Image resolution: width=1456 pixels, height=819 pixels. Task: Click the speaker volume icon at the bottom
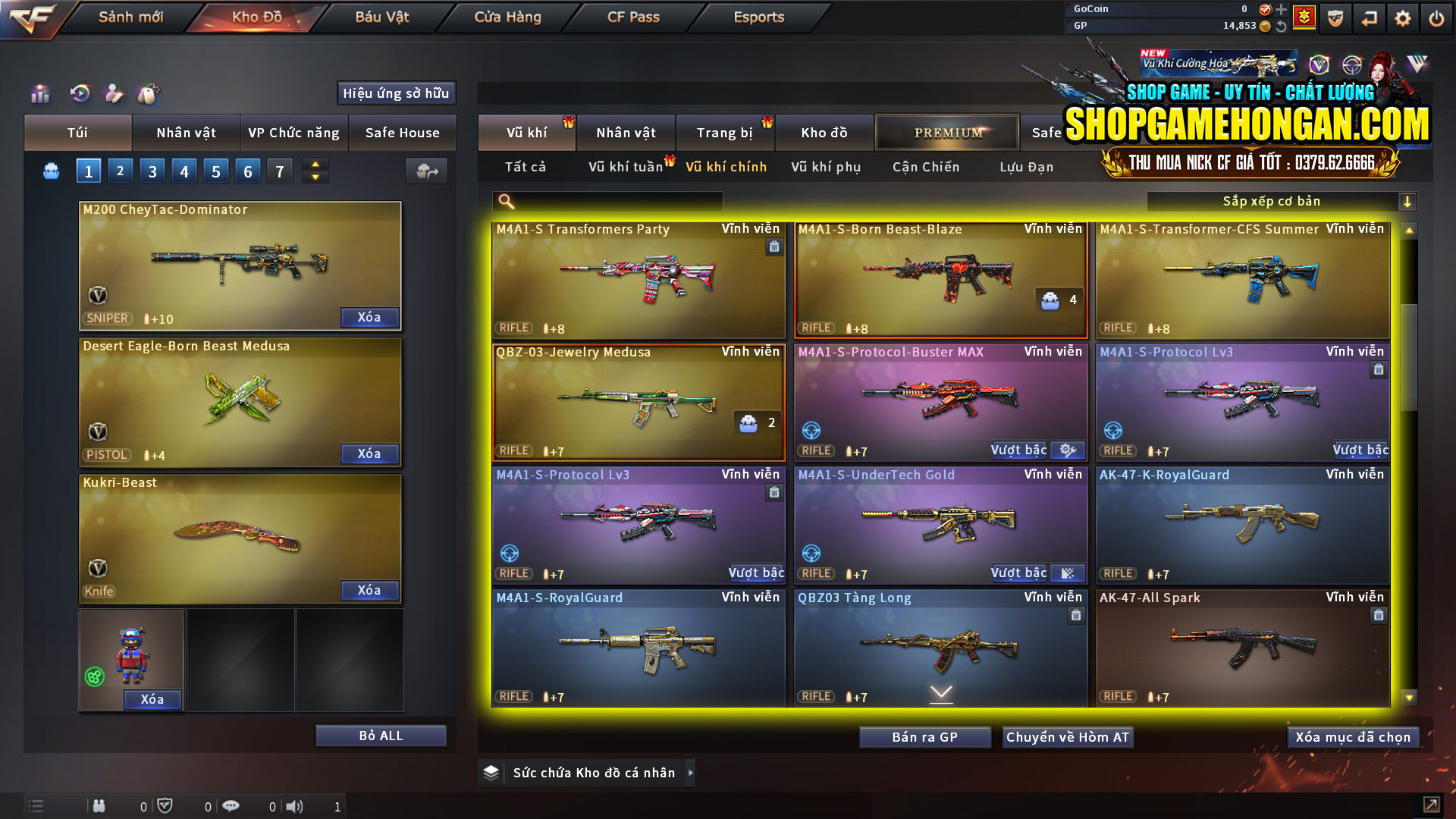click(x=295, y=806)
